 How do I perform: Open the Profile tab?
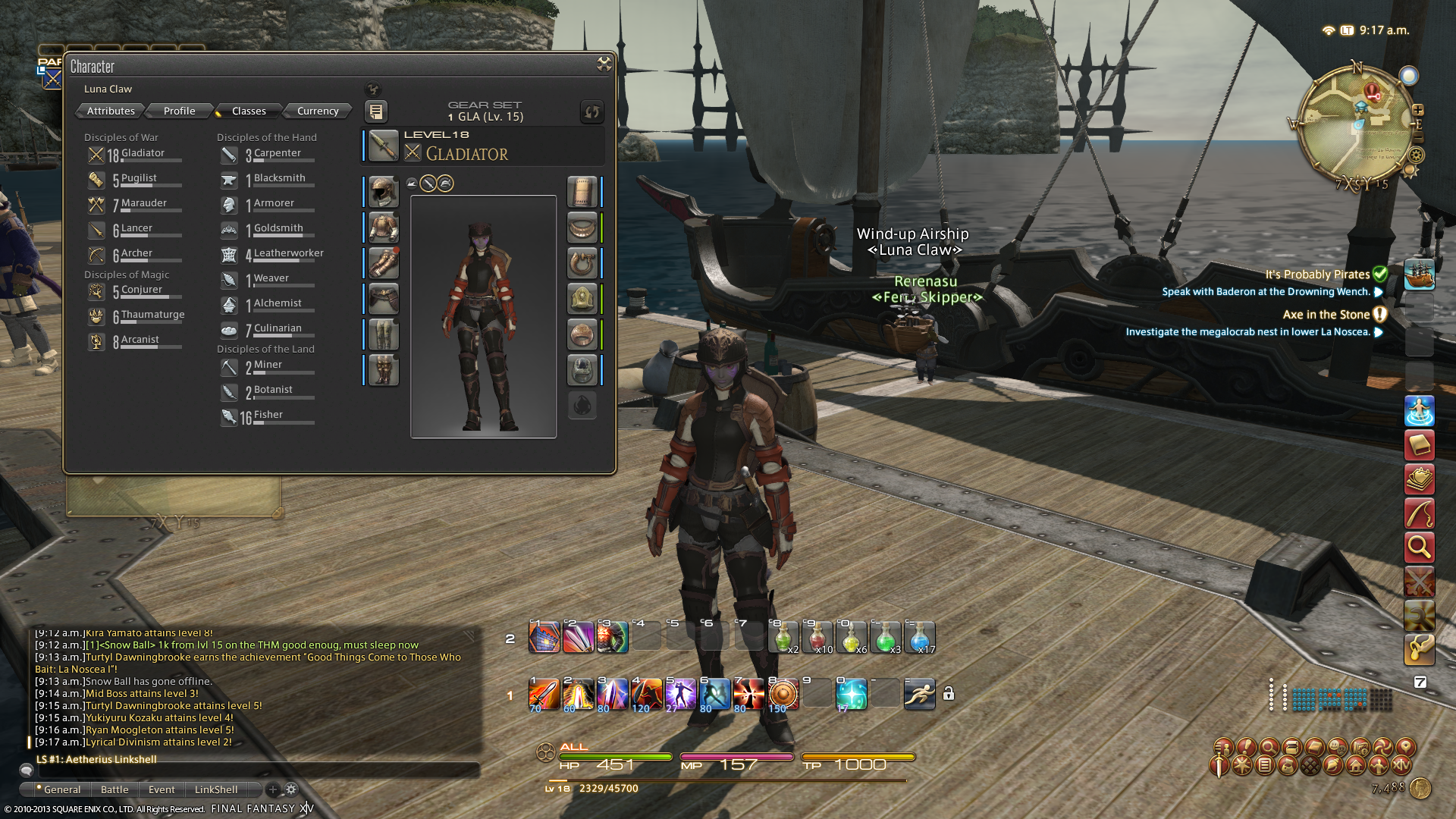(179, 111)
